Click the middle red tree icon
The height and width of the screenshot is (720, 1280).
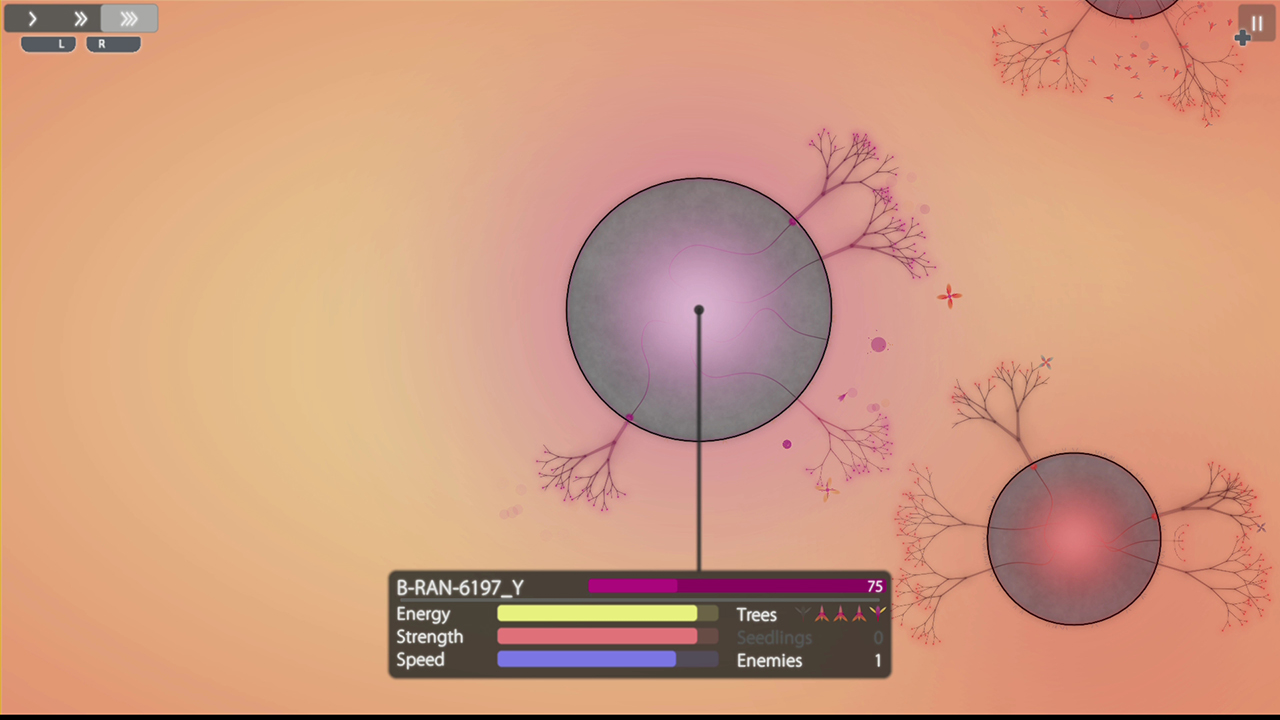pyautogui.click(x=842, y=615)
